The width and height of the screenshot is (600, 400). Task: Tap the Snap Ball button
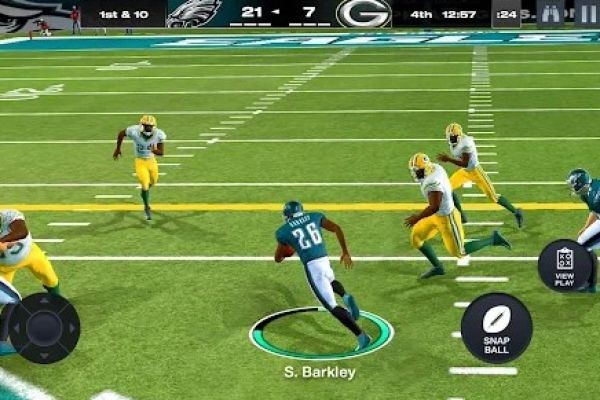tap(496, 326)
